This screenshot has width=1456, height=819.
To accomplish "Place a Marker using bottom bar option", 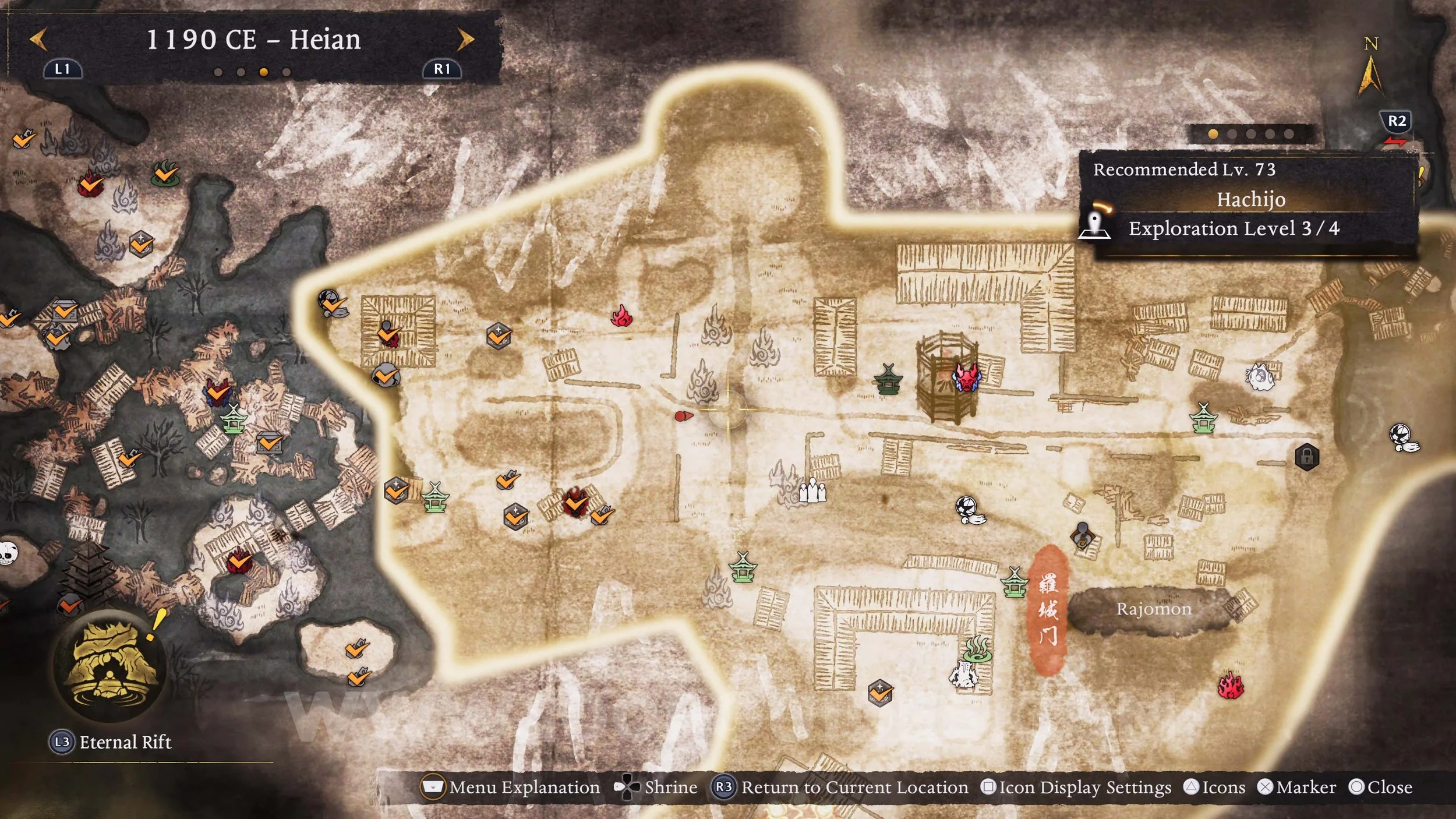I will [1297, 788].
